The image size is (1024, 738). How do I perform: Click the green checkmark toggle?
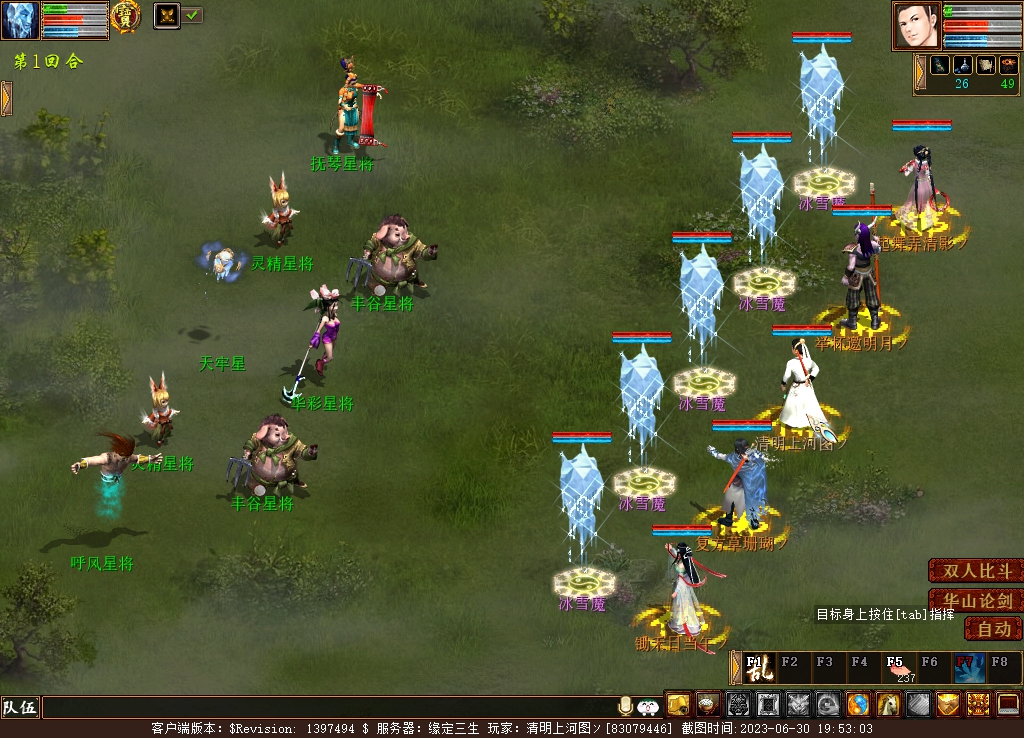[x=193, y=15]
